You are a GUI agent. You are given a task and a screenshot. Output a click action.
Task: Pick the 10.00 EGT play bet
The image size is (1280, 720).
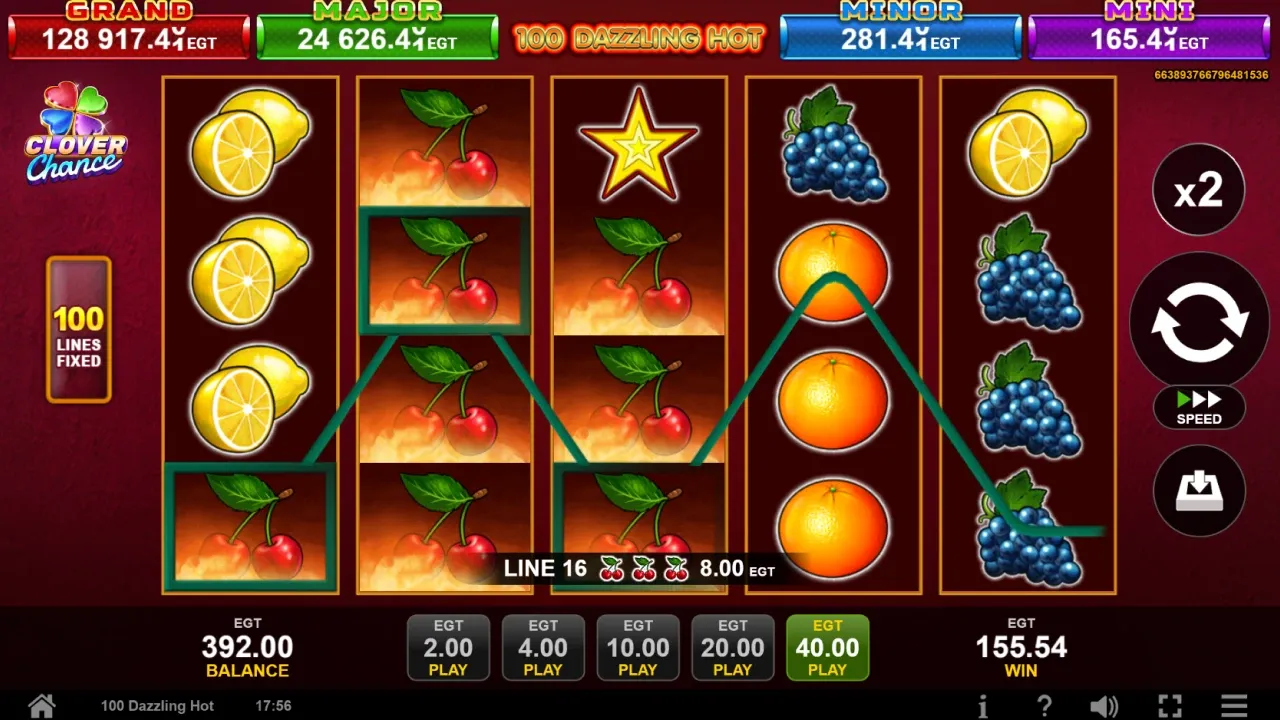point(638,647)
